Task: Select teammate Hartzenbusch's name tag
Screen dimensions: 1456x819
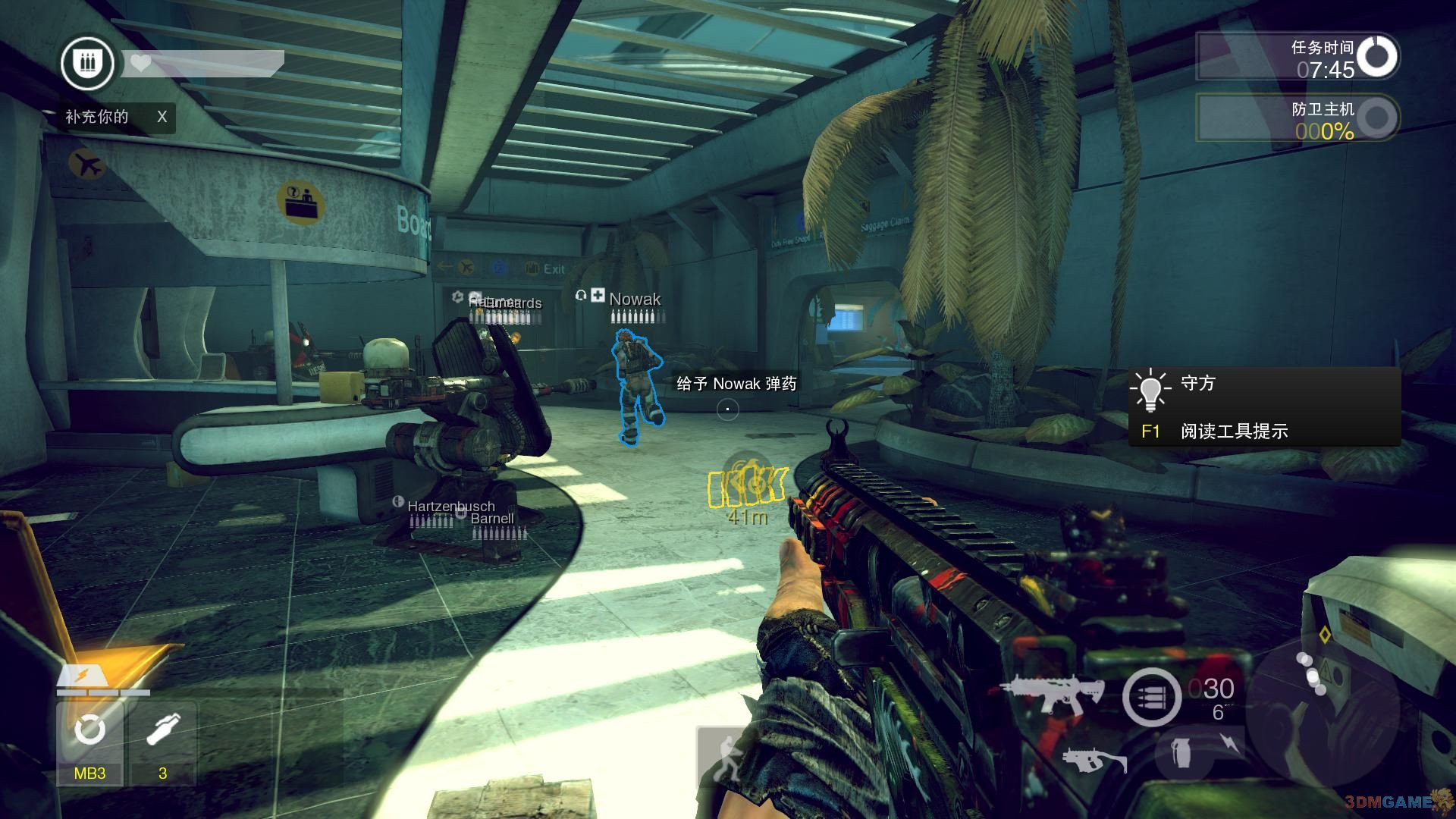Action: tap(450, 506)
